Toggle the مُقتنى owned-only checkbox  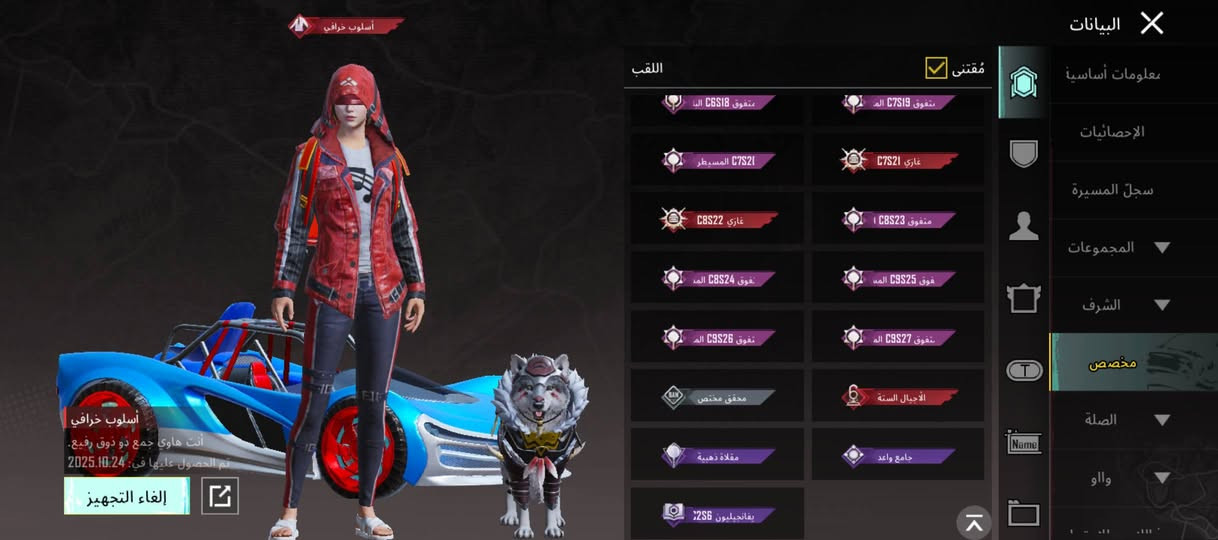(x=936, y=68)
